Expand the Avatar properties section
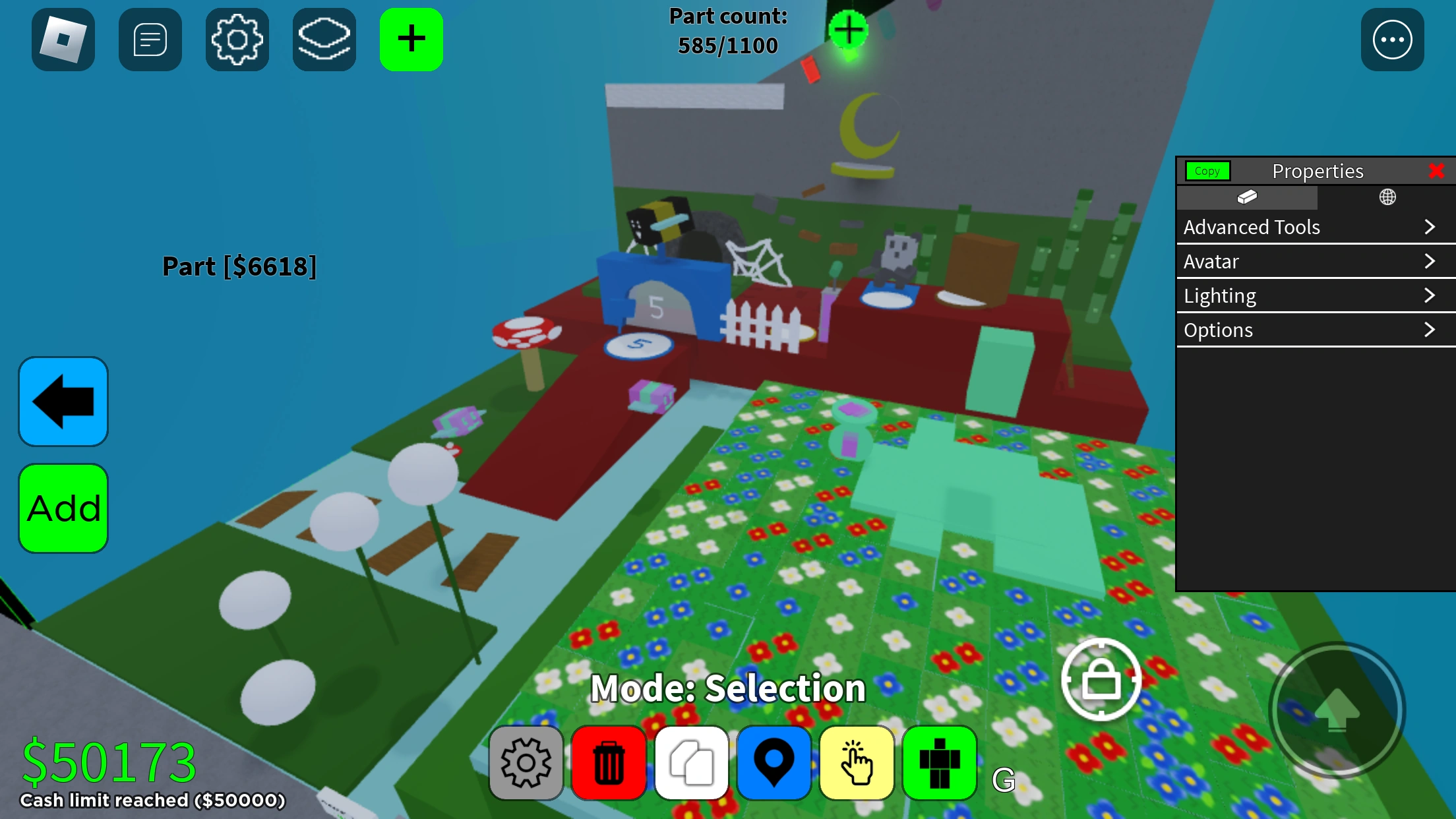Screen dimensions: 1456x819 [x=1315, y=261]
